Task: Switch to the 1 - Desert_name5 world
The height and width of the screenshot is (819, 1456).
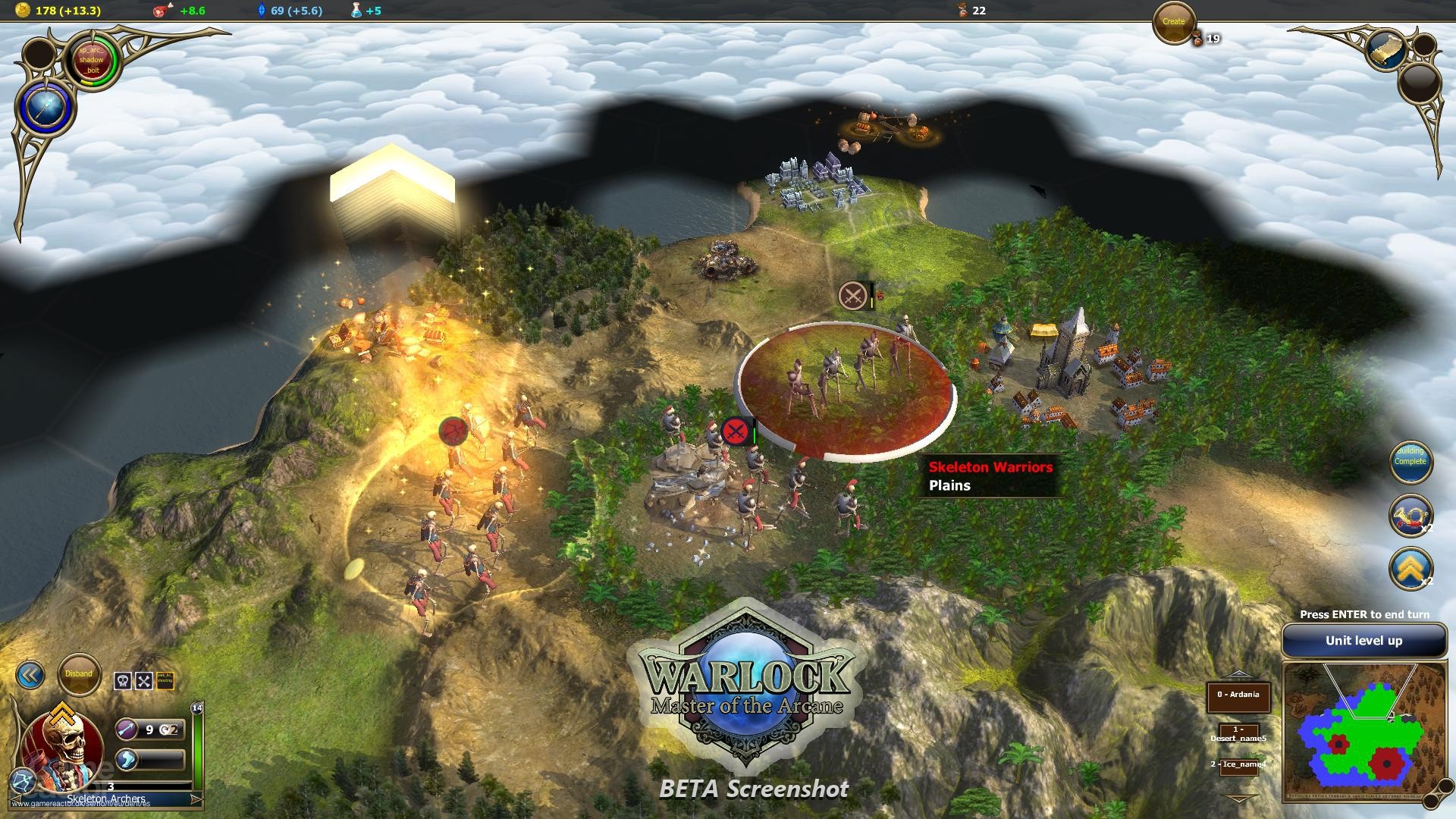Action: tap(1238, 734)
